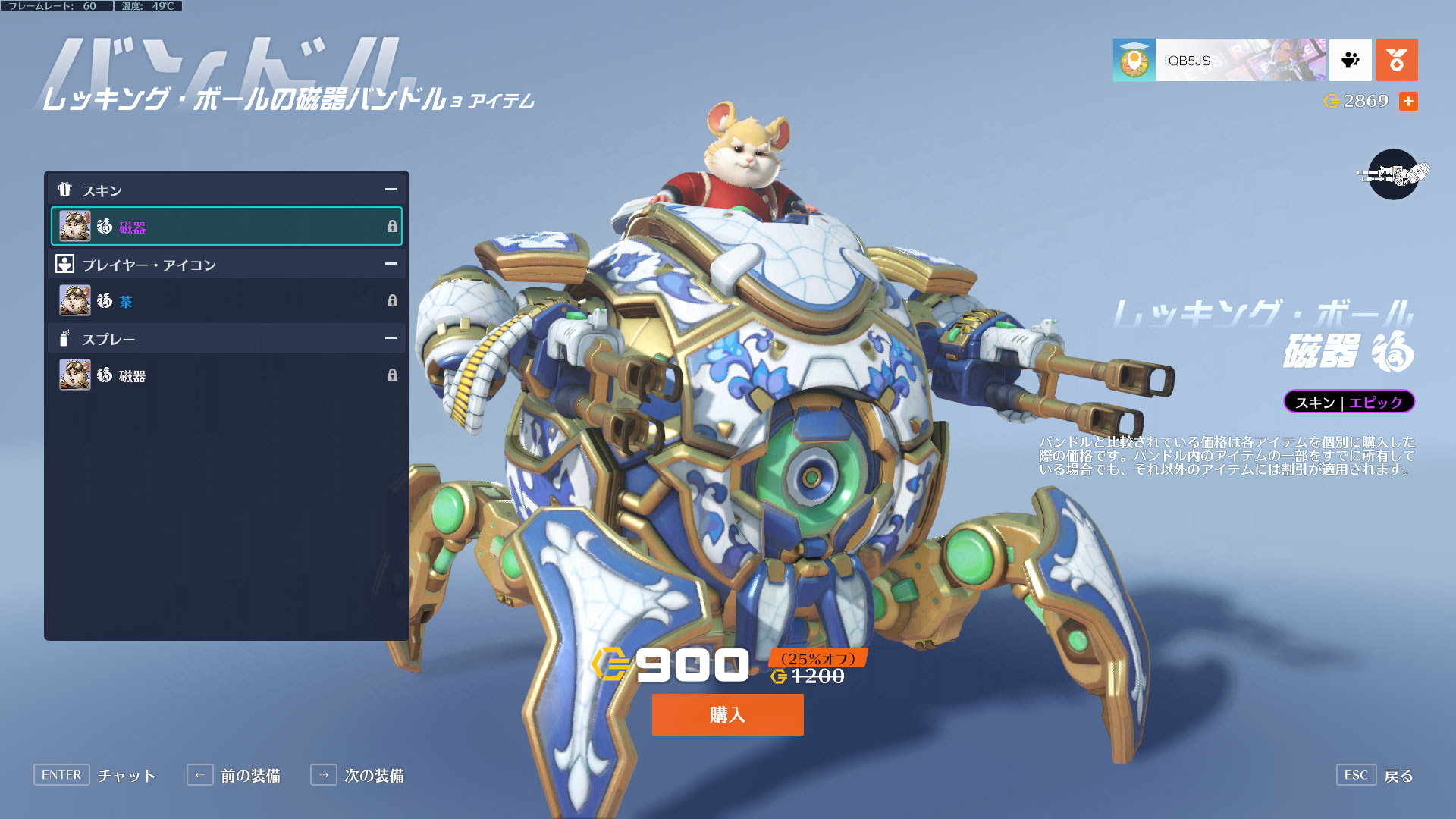Purchase the bundle with the 購入 button

727,714
